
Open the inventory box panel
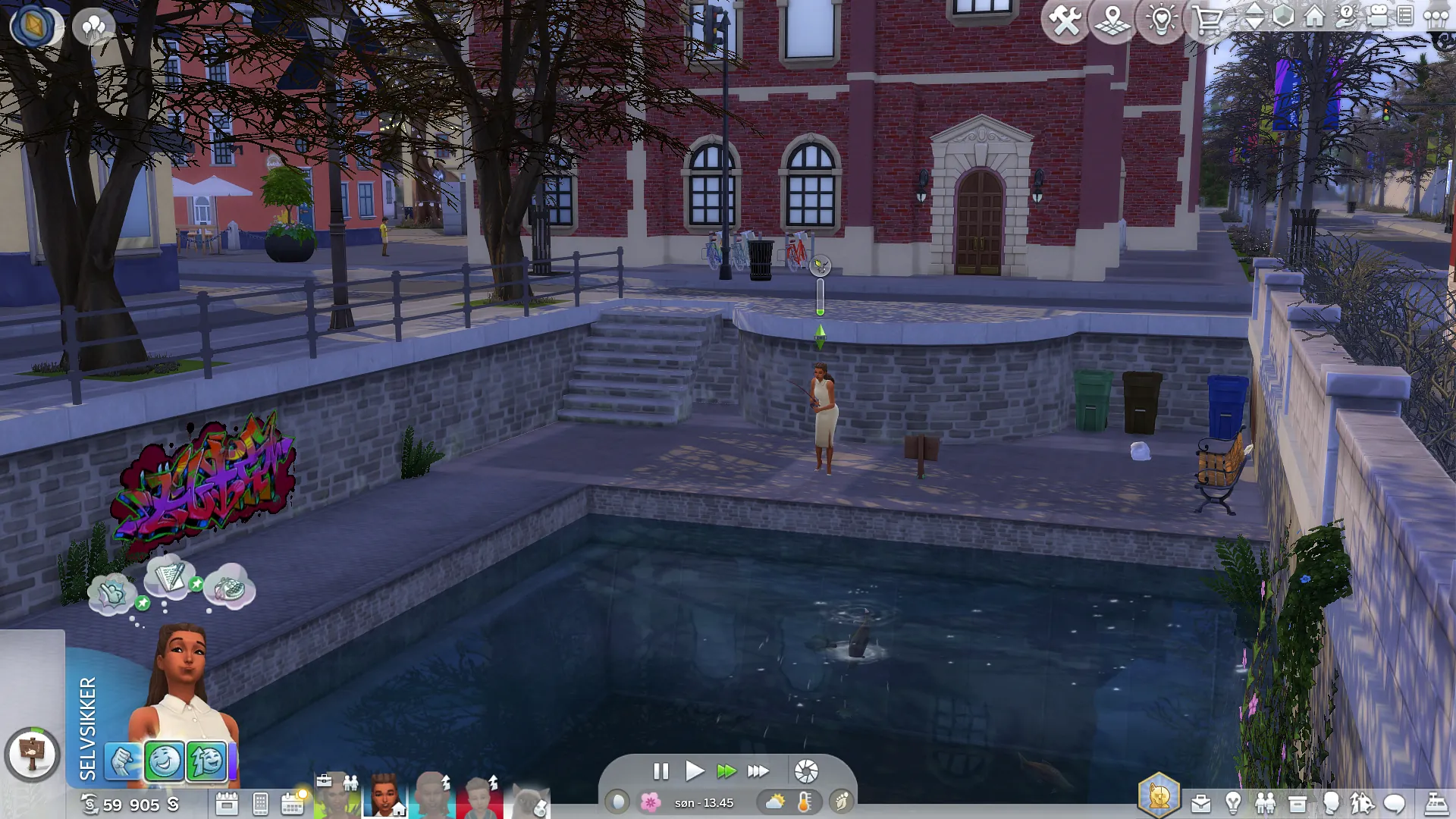(1298, 803)
